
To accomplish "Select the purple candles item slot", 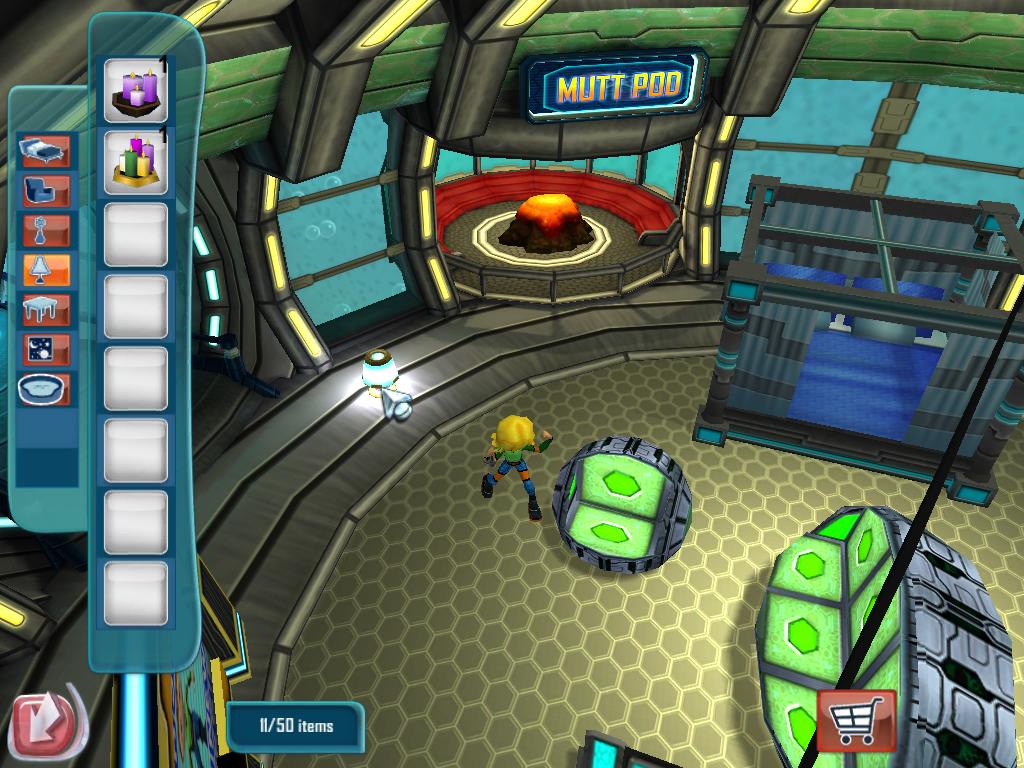I will tap(135, 90).
